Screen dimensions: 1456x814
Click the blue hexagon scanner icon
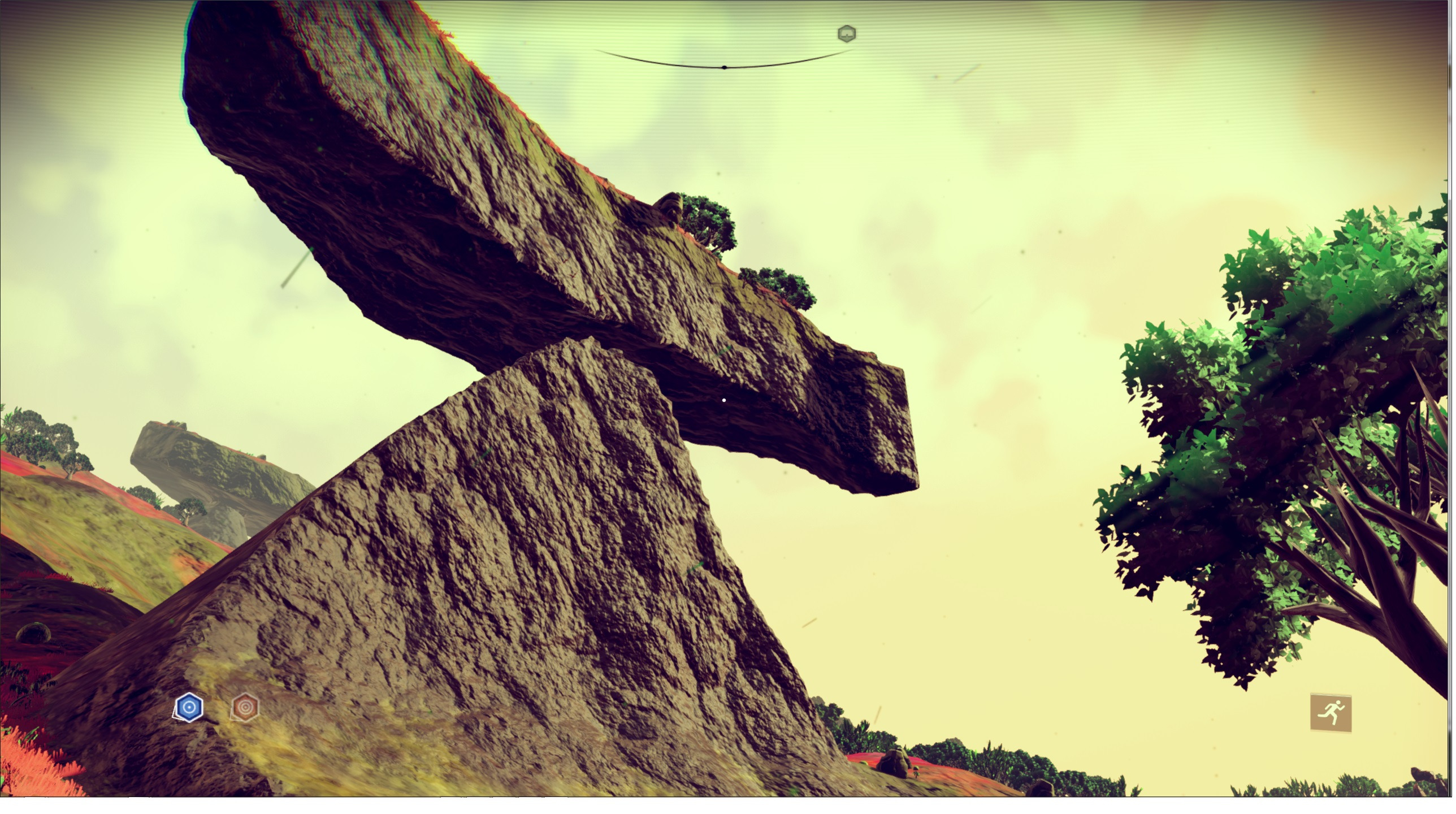(189, 708)
